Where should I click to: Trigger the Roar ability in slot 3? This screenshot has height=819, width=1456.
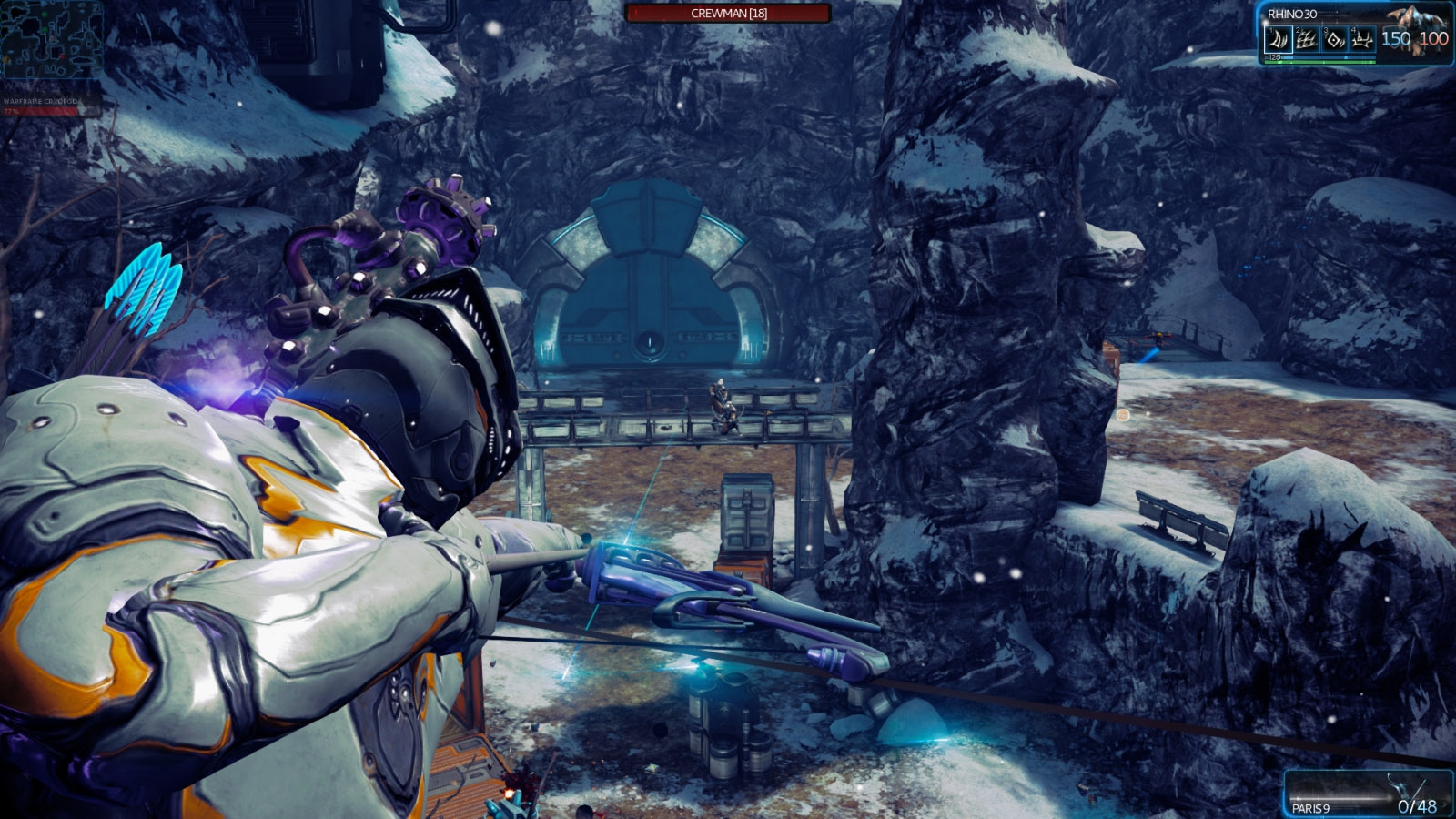[x=1334, y=39]
